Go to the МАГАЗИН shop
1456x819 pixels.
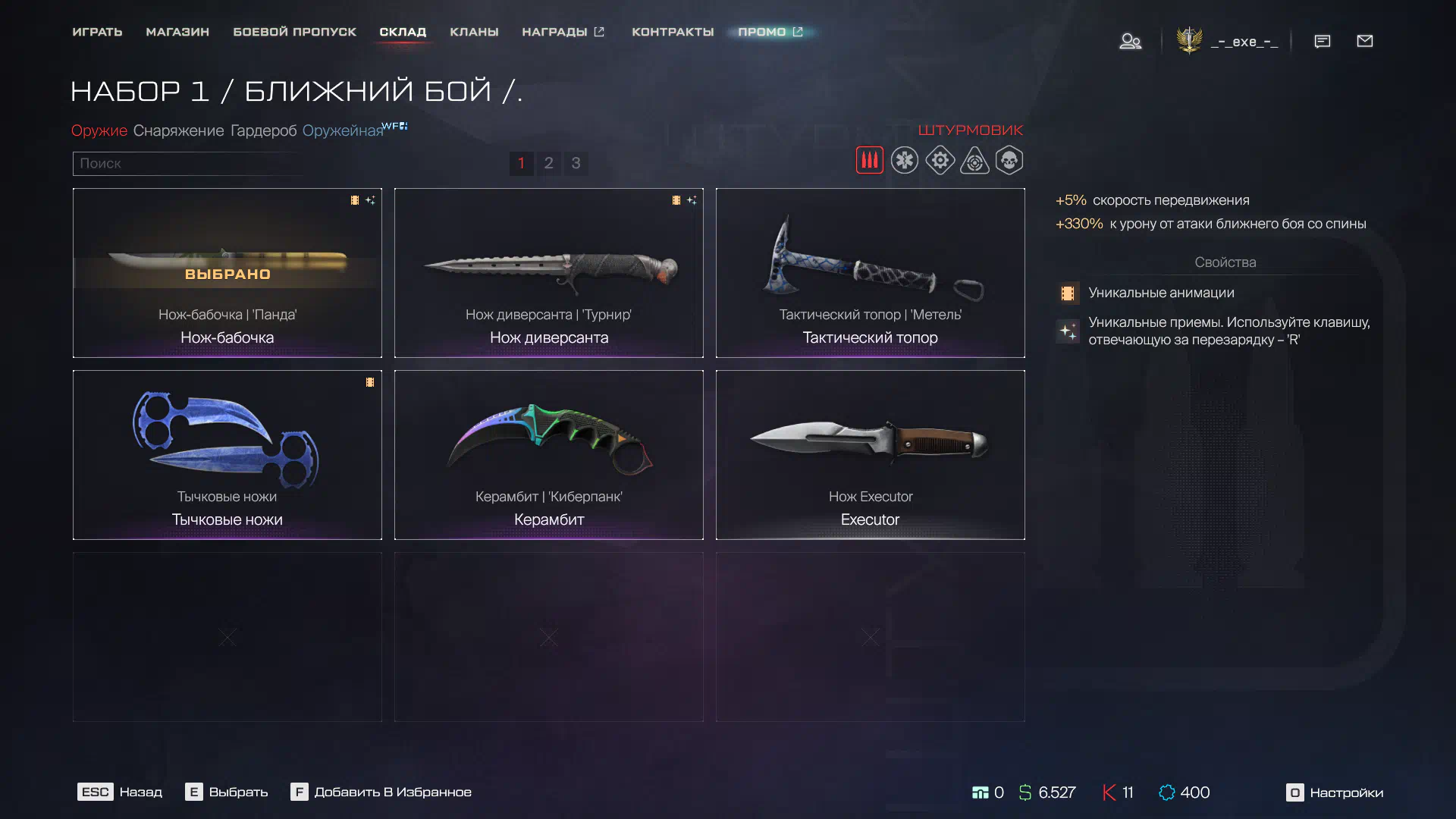tap(177, 32)
